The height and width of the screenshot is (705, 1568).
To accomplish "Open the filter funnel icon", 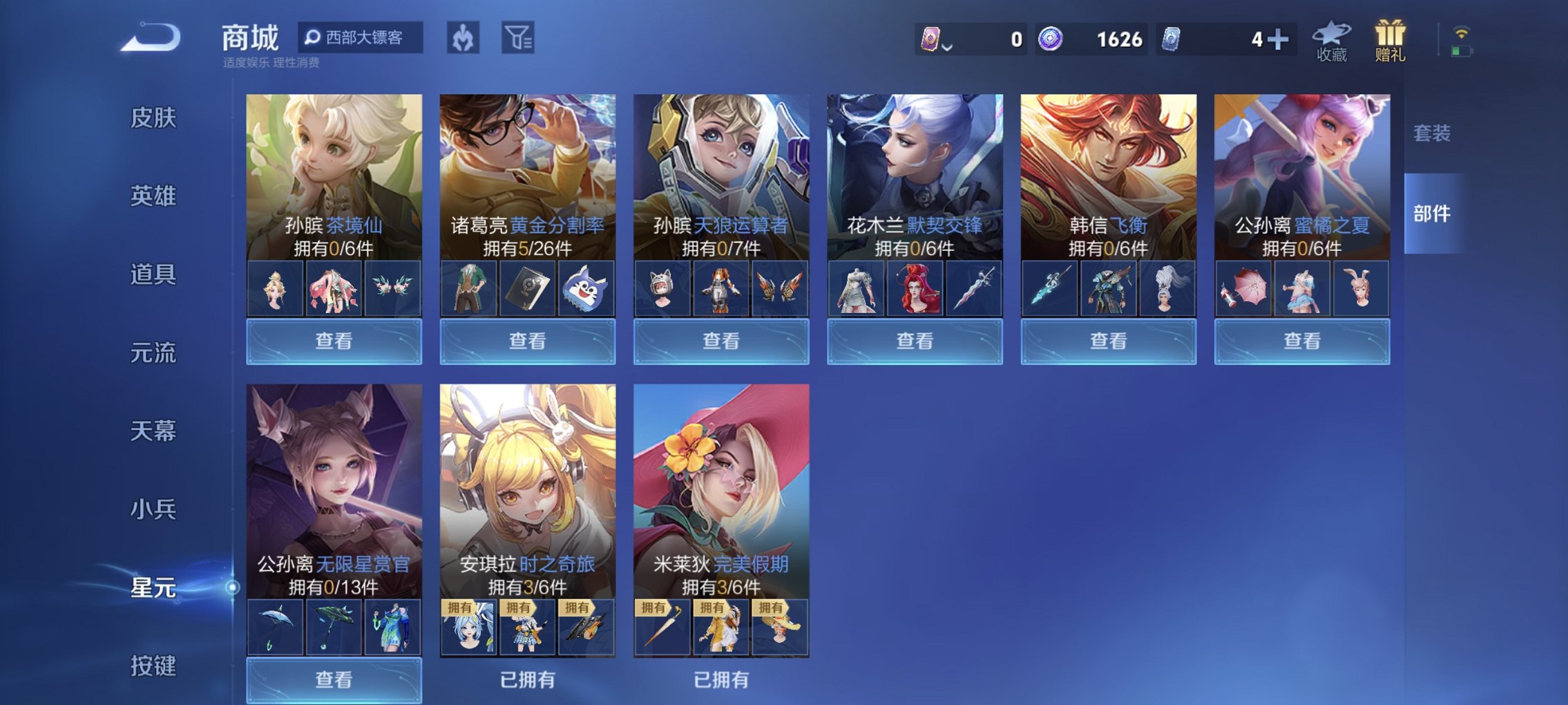I will (x=520, y=38).
